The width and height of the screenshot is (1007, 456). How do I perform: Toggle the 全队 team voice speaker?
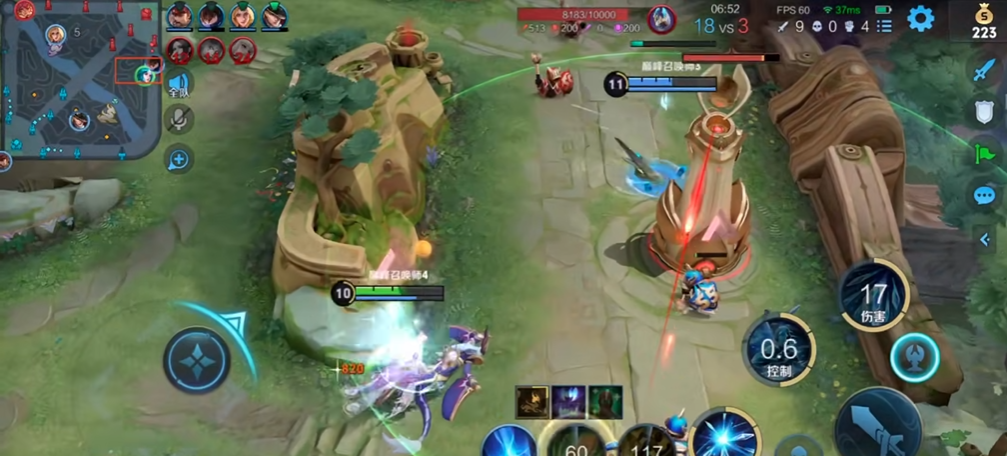(x=179, y=84)
